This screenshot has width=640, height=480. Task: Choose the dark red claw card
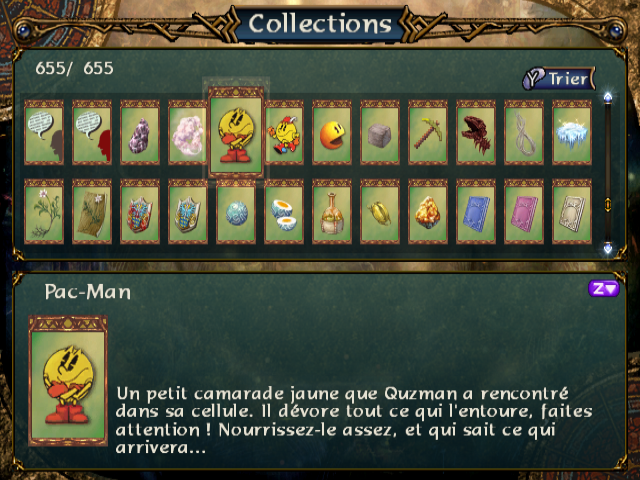476,132
